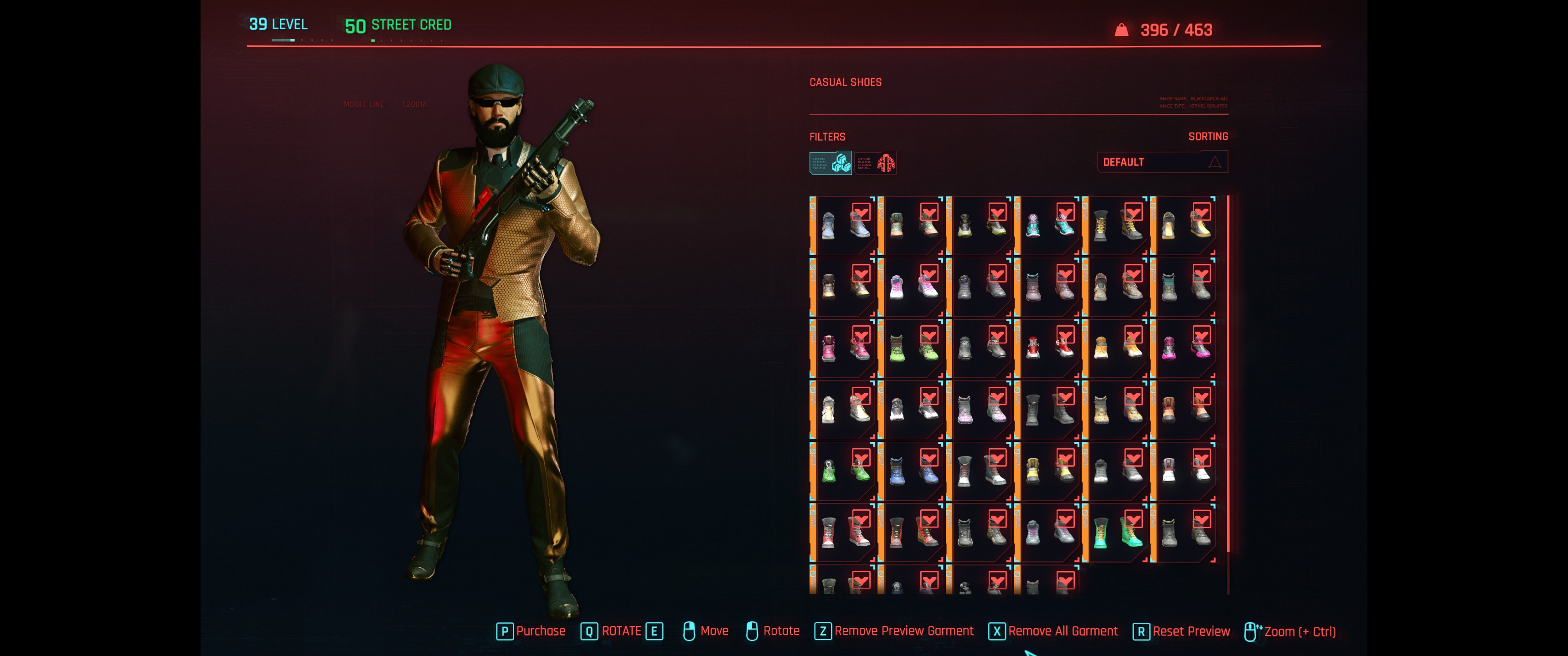Choose the red and white sneakers
The image size is (1568, 656).
(x=1048, y=348)
